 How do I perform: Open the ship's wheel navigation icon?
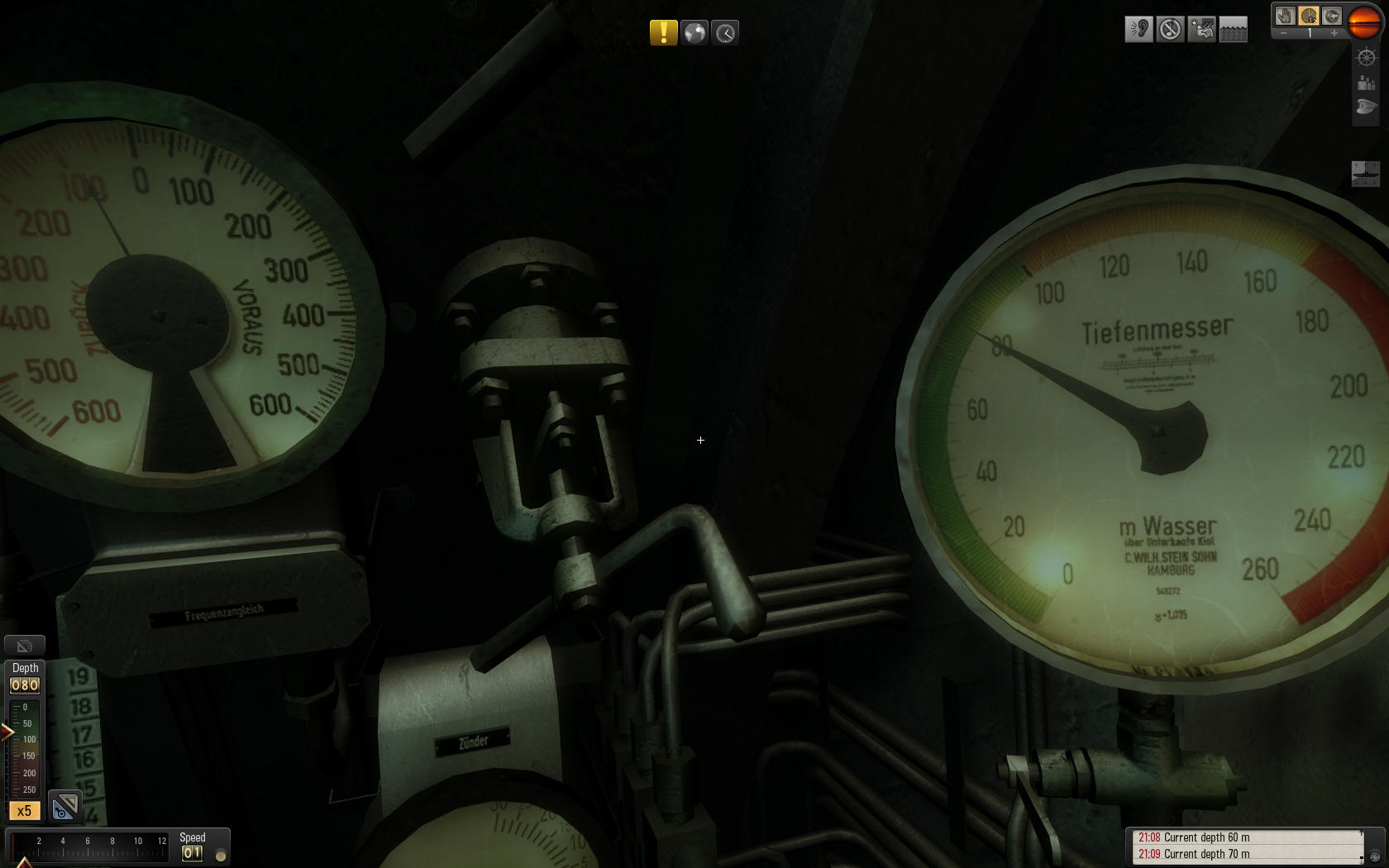click(x=1366, y=57)
